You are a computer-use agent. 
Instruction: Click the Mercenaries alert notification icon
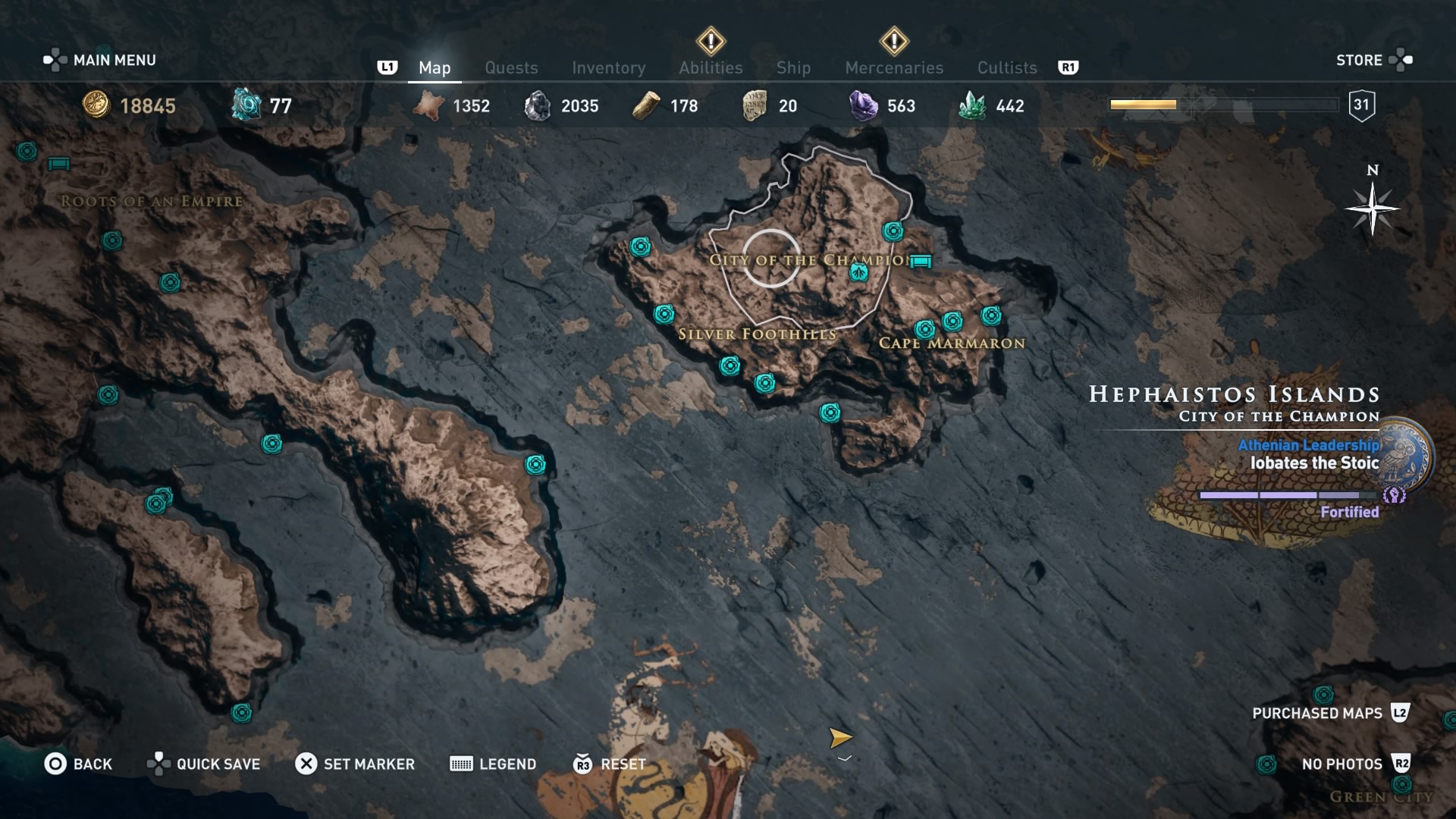click(x=893, y=39)
